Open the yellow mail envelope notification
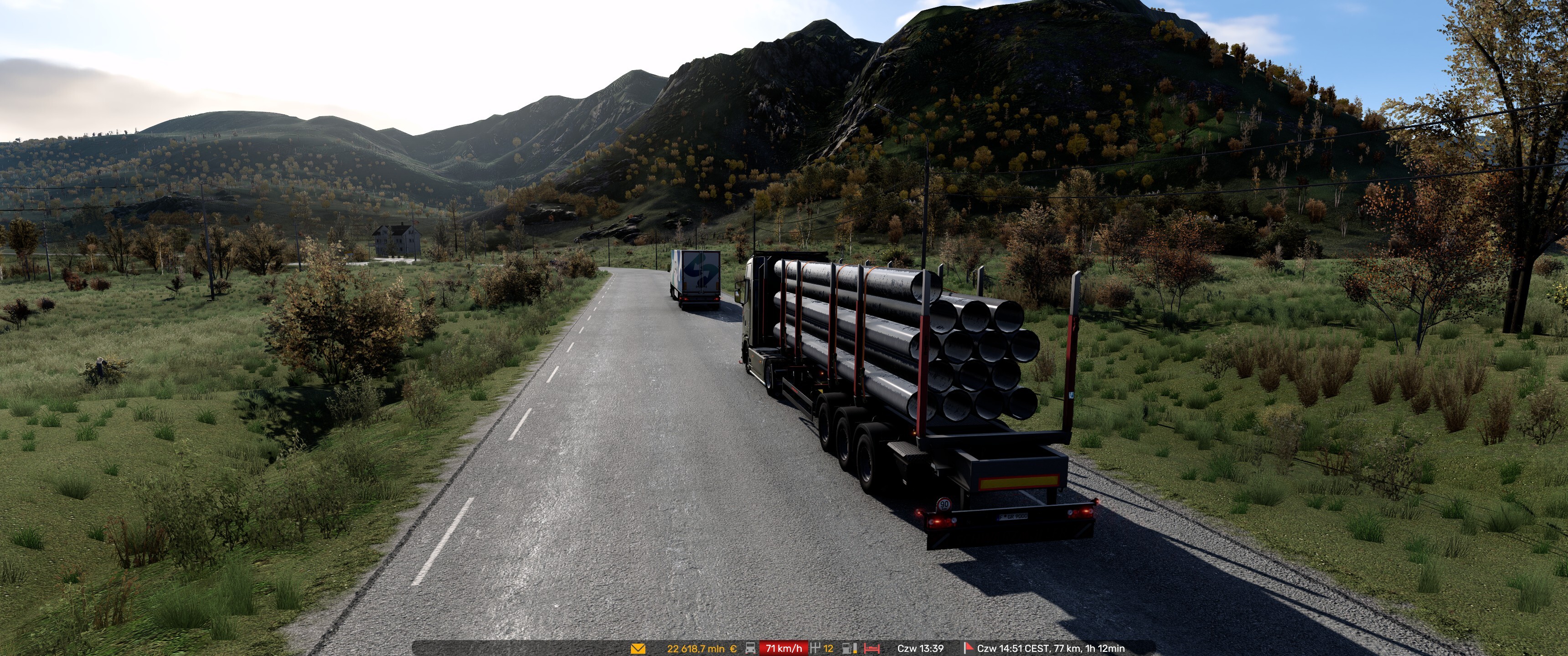The width and height of the screenshot is (1568, 656). pos(637,649)
